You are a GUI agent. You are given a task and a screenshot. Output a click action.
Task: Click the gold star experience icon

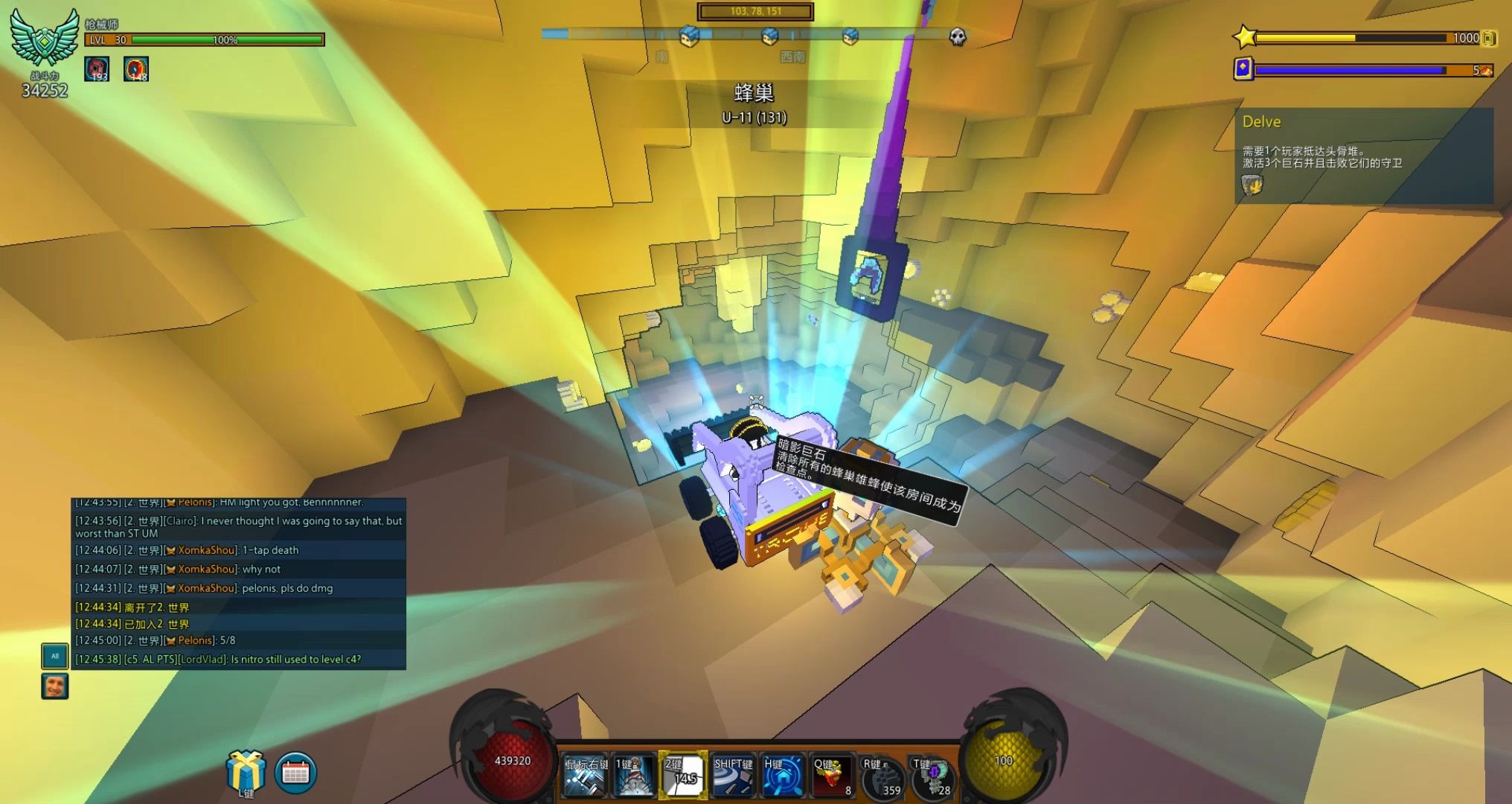click(x=1245, y=37)
